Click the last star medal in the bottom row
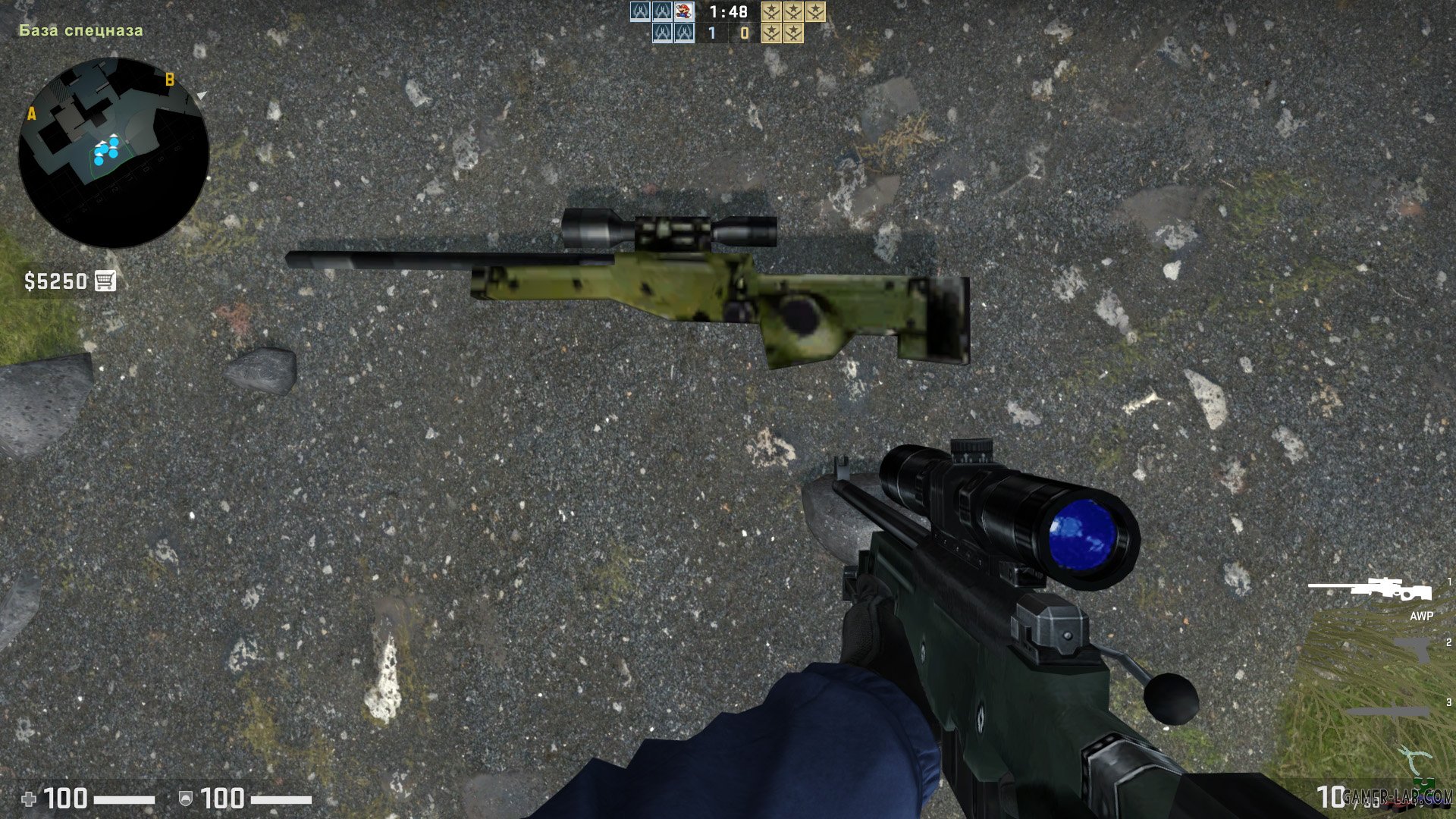Screen dimensions: 1456x819 794,34
